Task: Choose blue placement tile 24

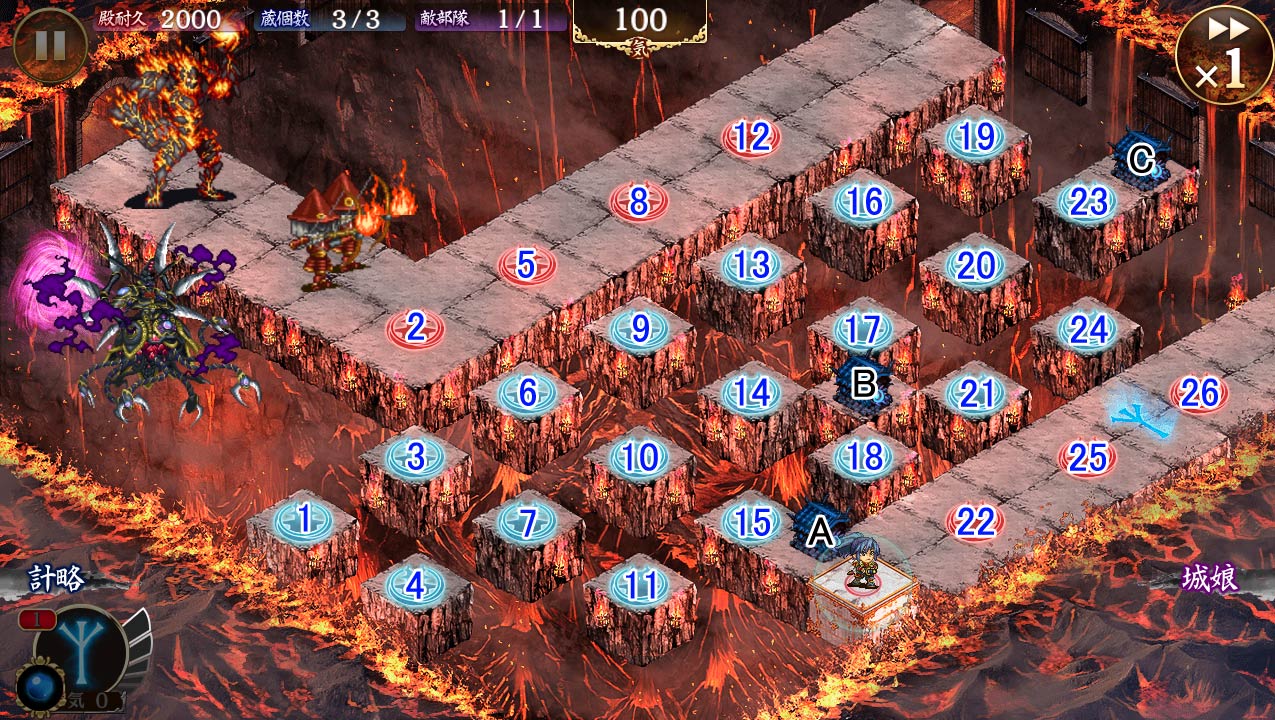Action: click(1087, 329)
